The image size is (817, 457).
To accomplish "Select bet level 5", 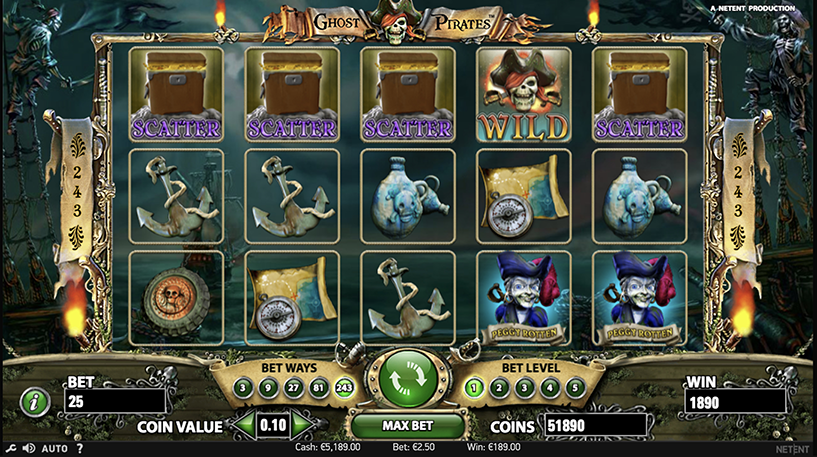I will pos(573,387).
